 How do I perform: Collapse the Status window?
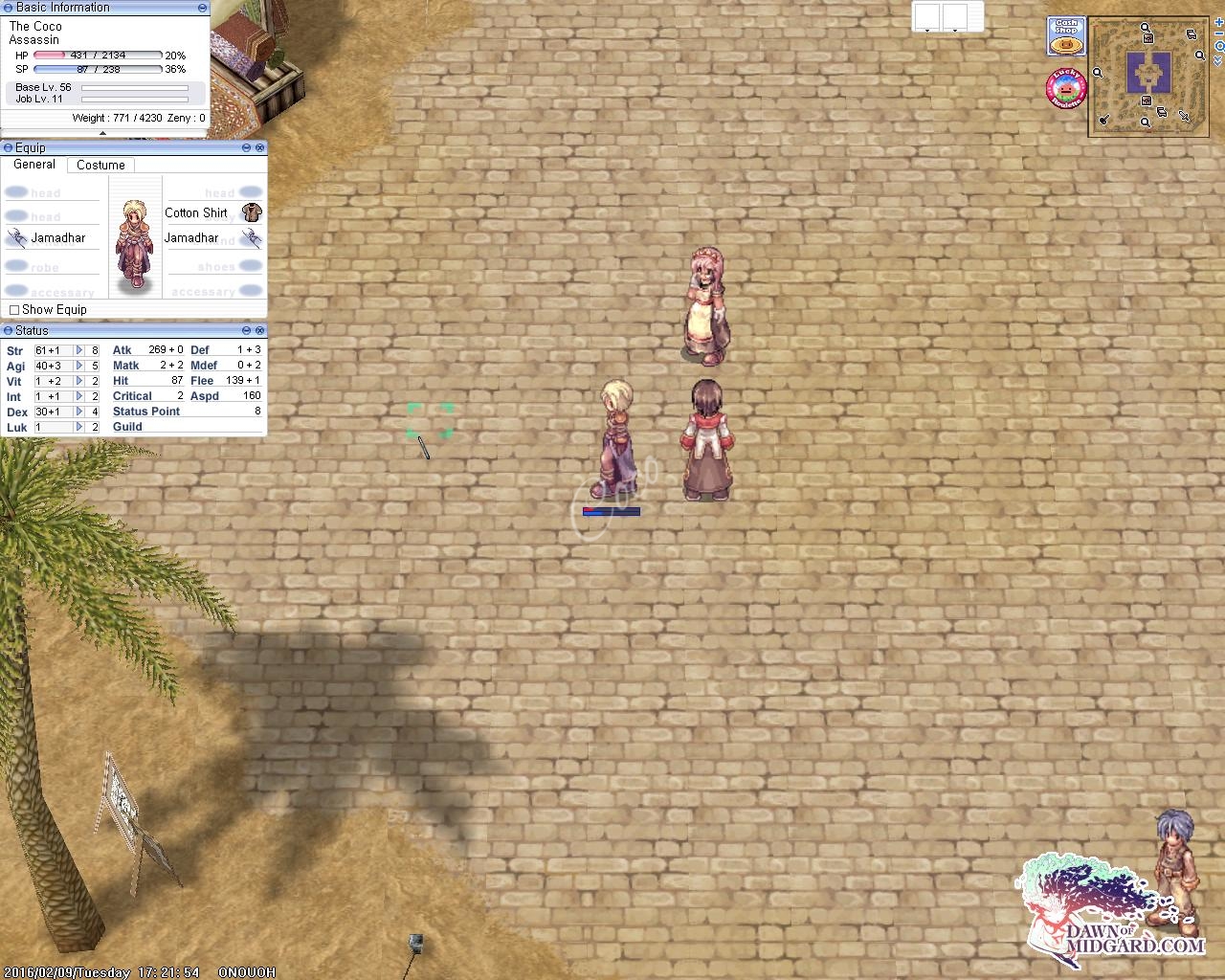tap(247, 330)
